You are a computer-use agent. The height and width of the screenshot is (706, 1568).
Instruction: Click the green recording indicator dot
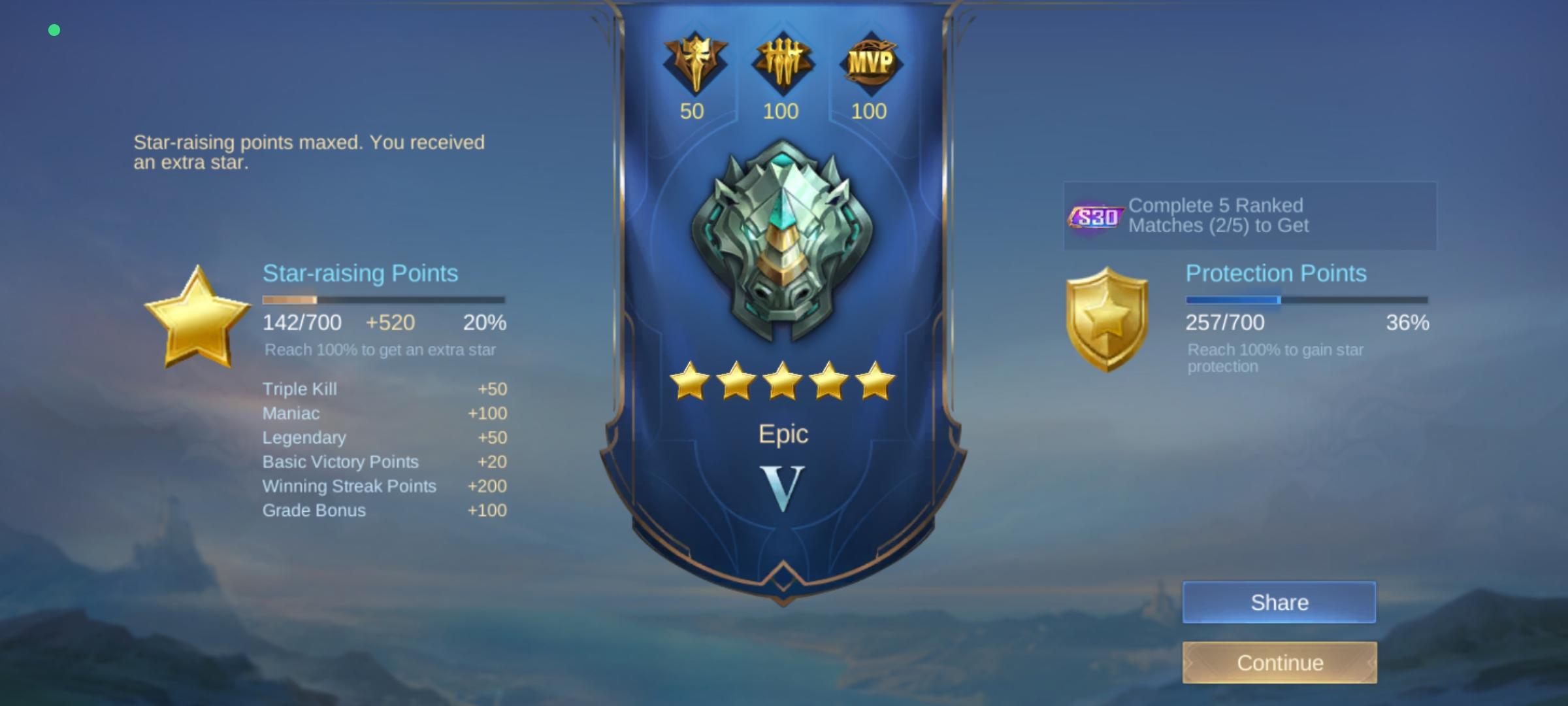click(x=55, y=29)
